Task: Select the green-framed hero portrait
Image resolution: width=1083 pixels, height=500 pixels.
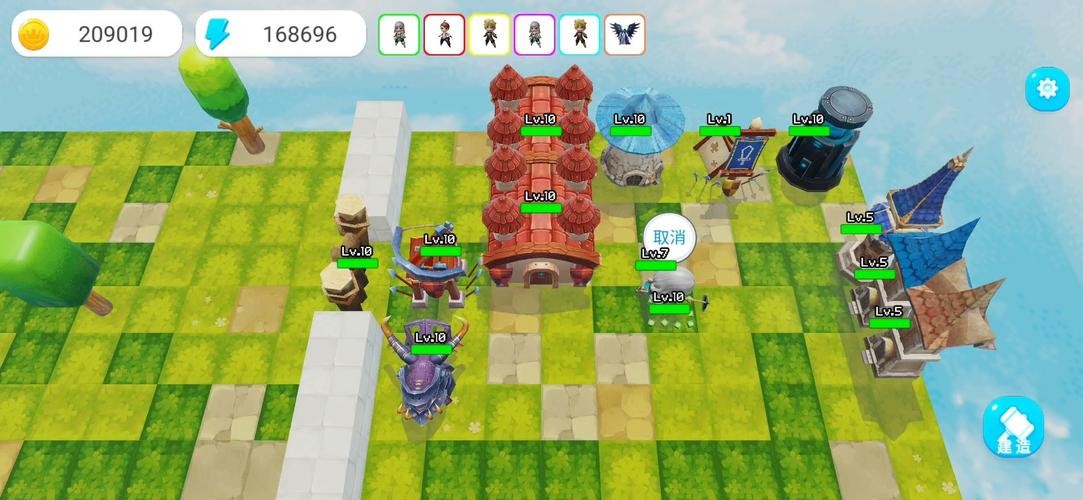Action: (x=398, y=35)
